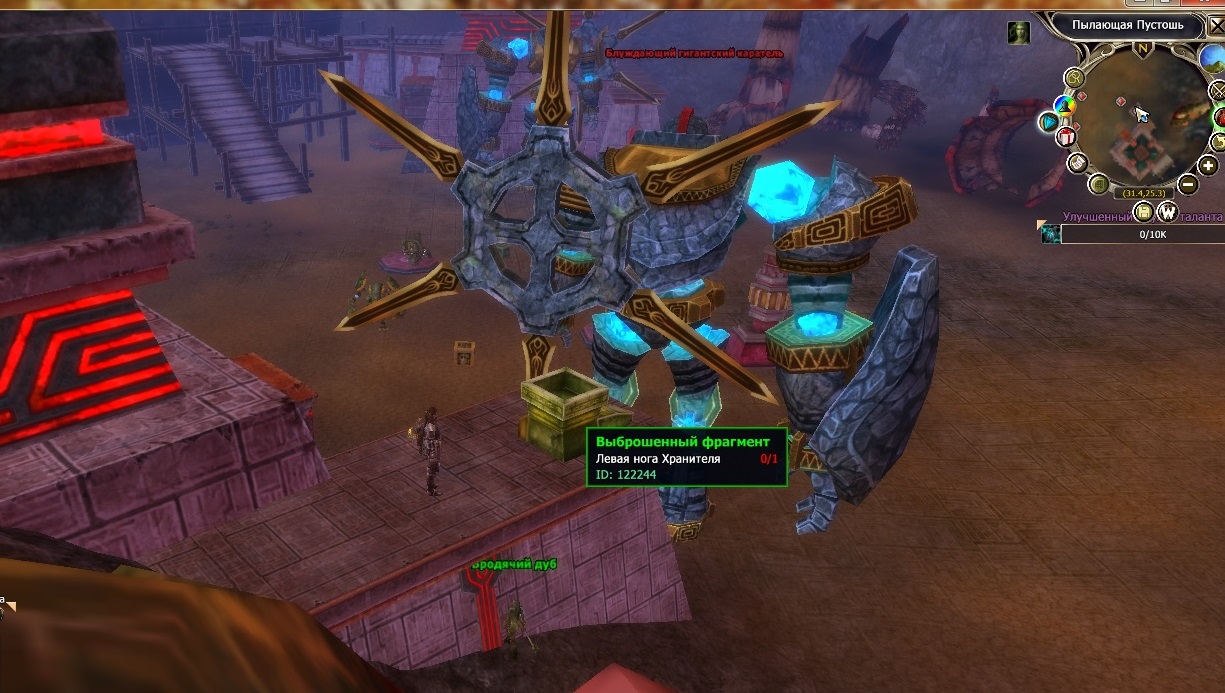Zoom in the minimap with the plus button

[x=1209, y=166]
